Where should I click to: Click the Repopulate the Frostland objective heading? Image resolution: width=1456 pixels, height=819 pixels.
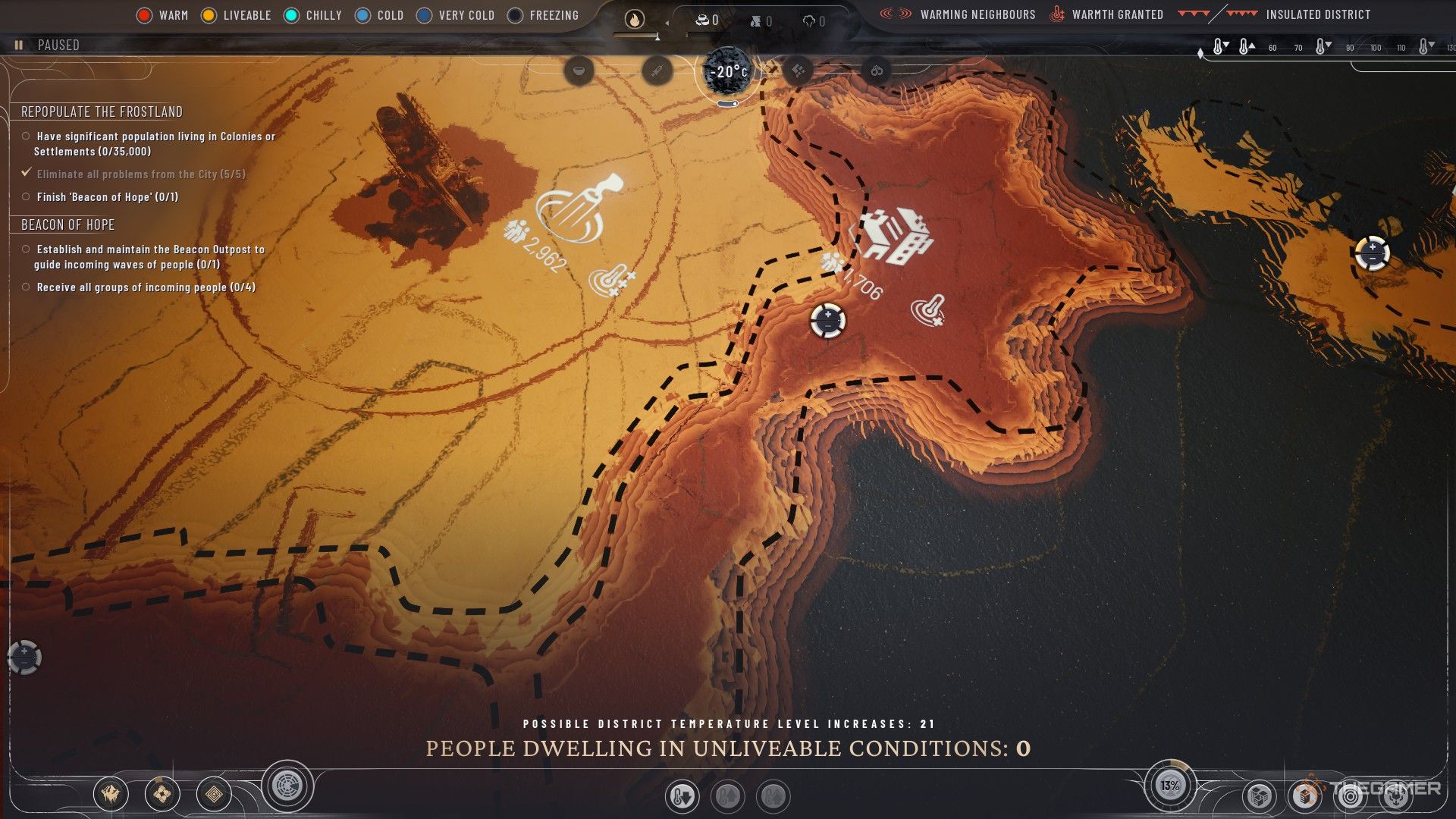[x=102, y=111]
